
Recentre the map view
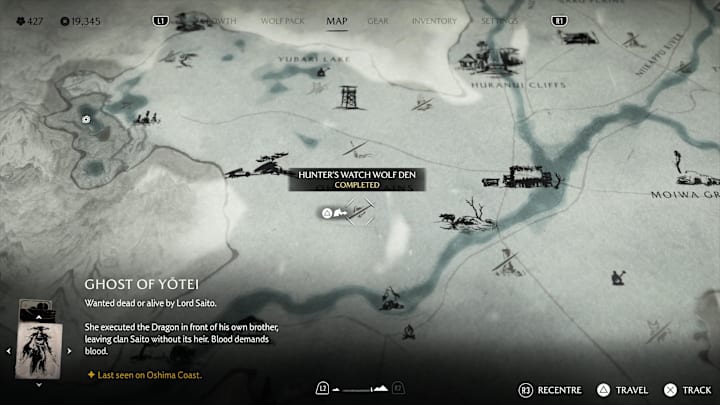(548, 389)
